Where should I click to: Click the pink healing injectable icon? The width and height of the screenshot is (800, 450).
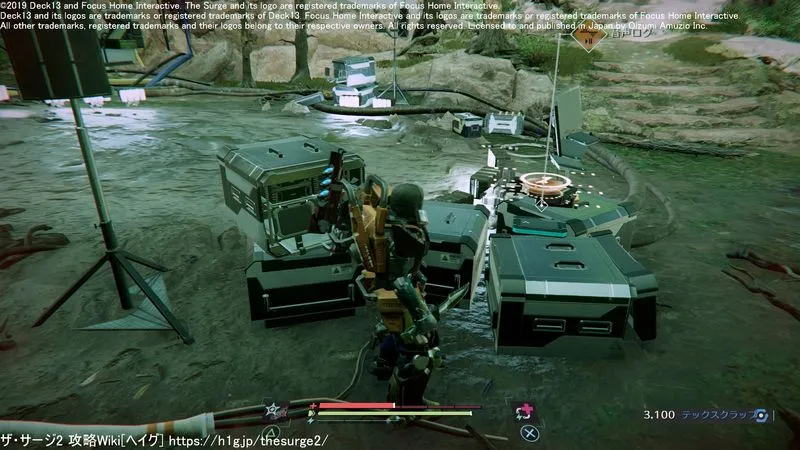[x=523, y=411]
